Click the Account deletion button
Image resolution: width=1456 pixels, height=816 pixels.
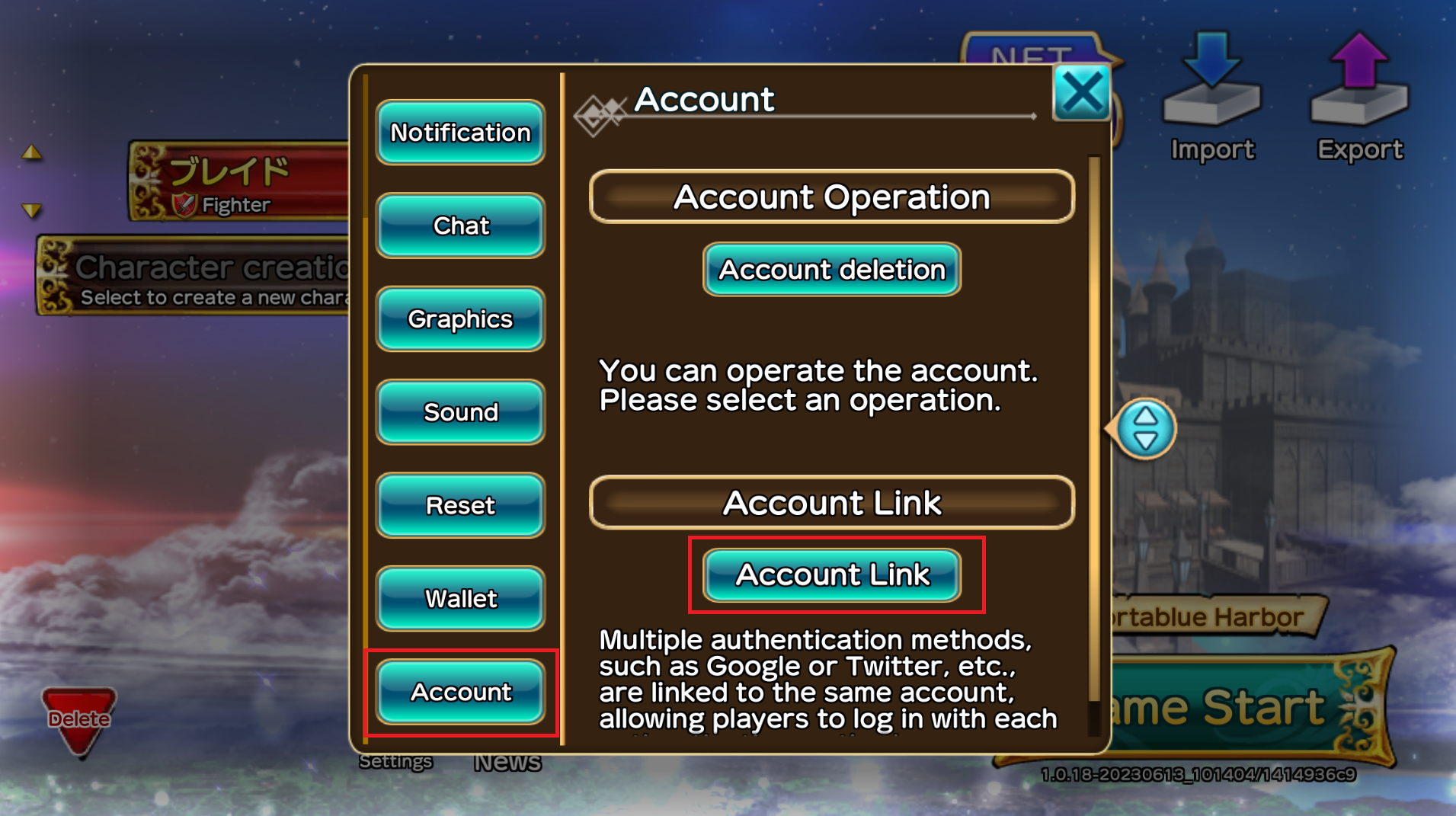[x=831, y=270]
